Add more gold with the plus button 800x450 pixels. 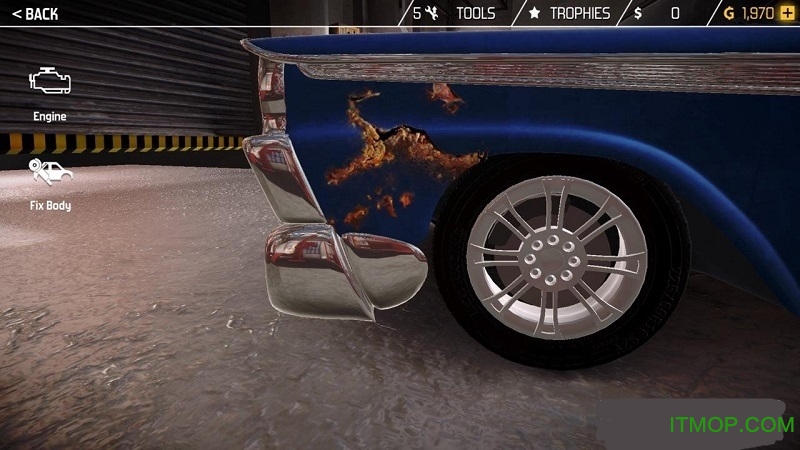point(787,13)
